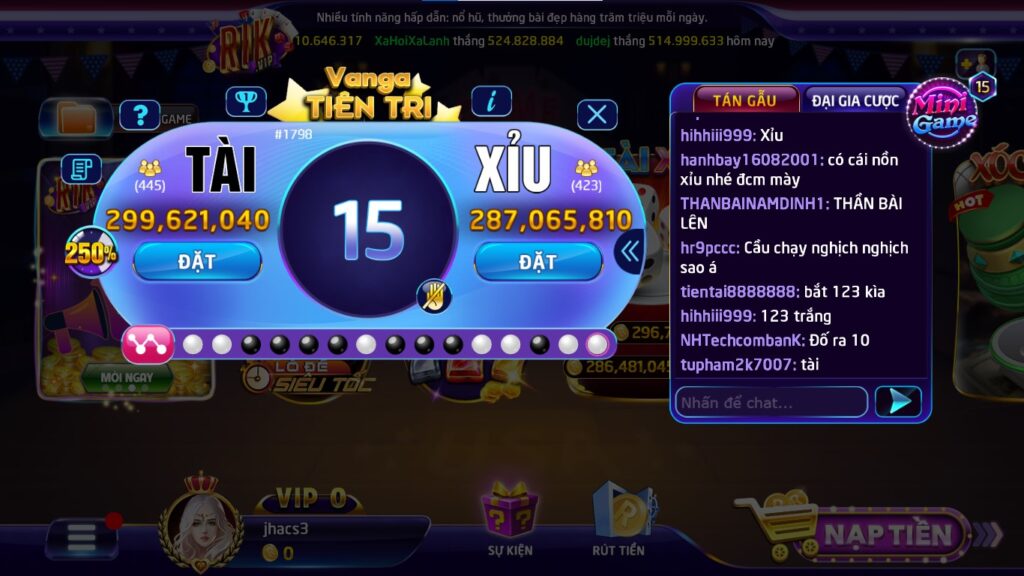Focus the chat input field

(770, 402)
